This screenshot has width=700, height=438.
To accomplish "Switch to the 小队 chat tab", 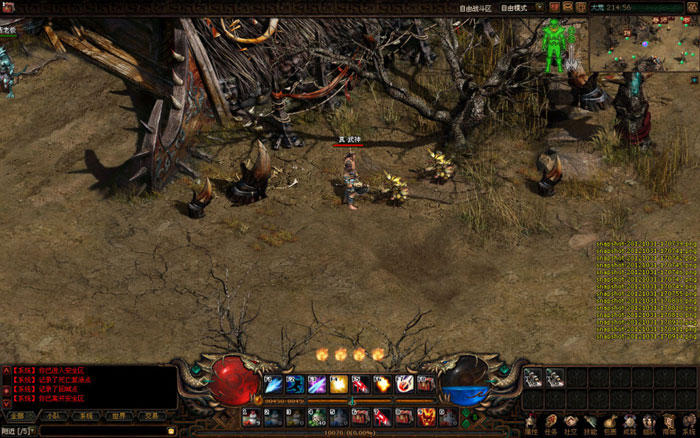I will tap(52, 415).
